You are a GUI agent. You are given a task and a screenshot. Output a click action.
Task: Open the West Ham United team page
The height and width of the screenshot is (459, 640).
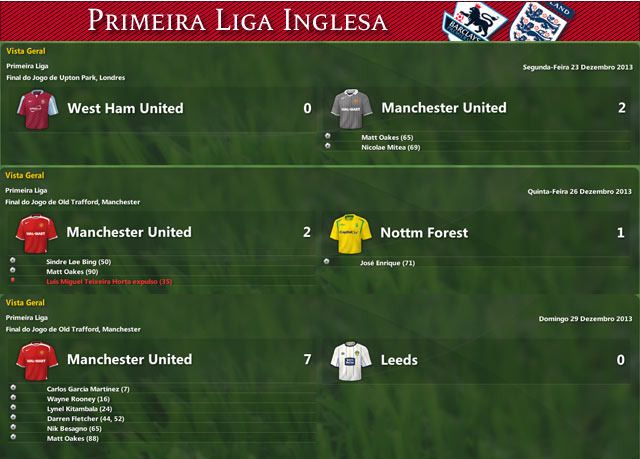pyautogui.click(x=124, y=108)
